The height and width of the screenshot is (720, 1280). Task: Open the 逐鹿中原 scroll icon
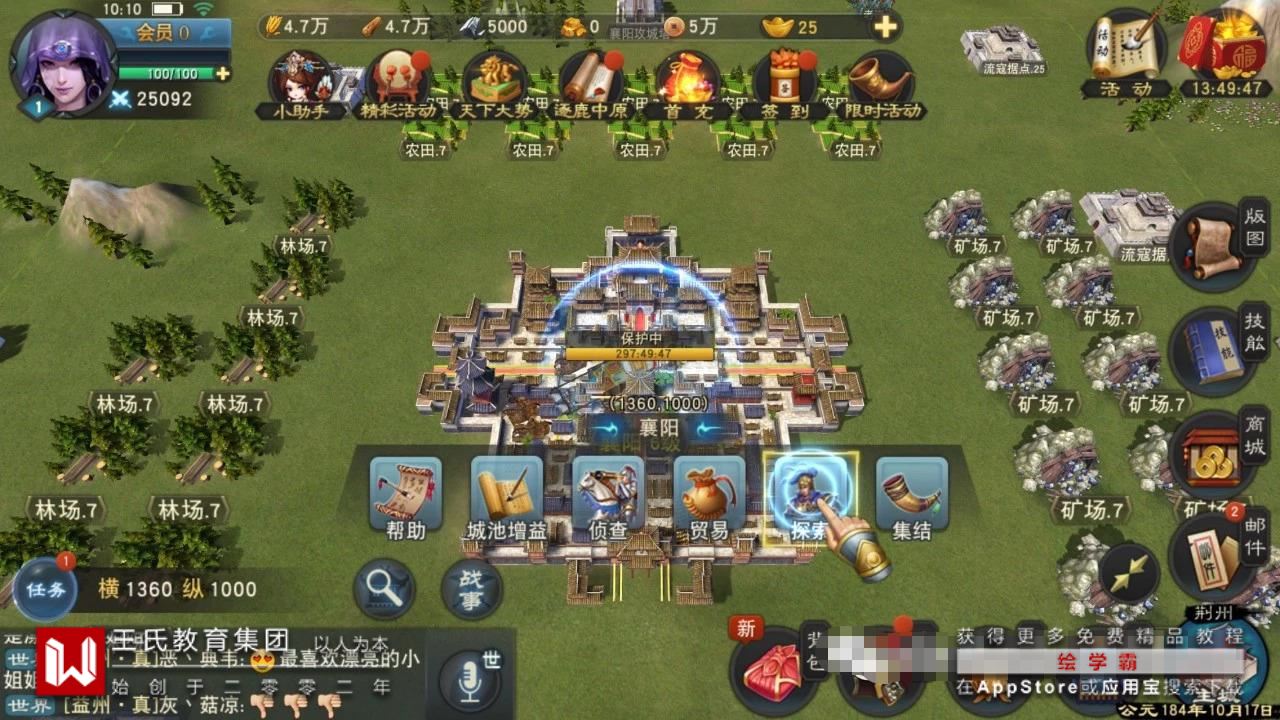590,83
